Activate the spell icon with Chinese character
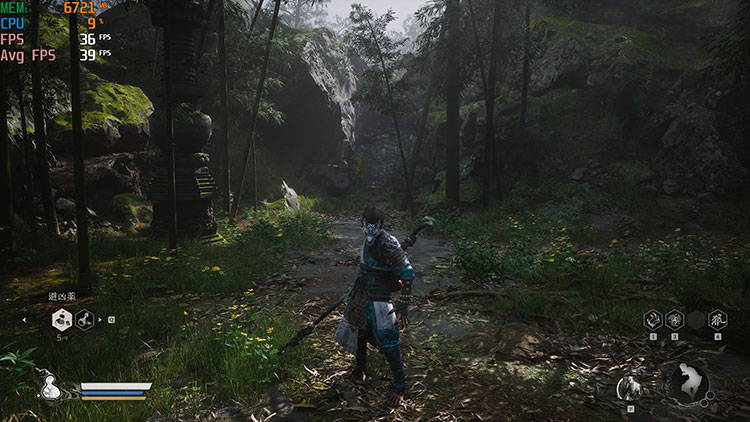 tap(717, 319)
